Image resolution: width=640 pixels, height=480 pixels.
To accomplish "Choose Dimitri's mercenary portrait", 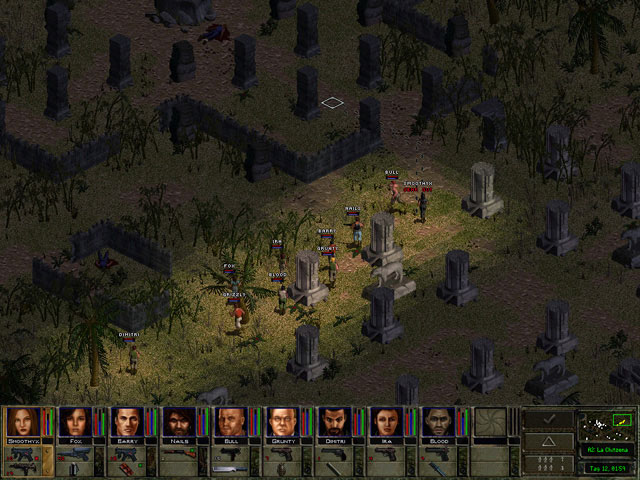I will coord(333,421).
